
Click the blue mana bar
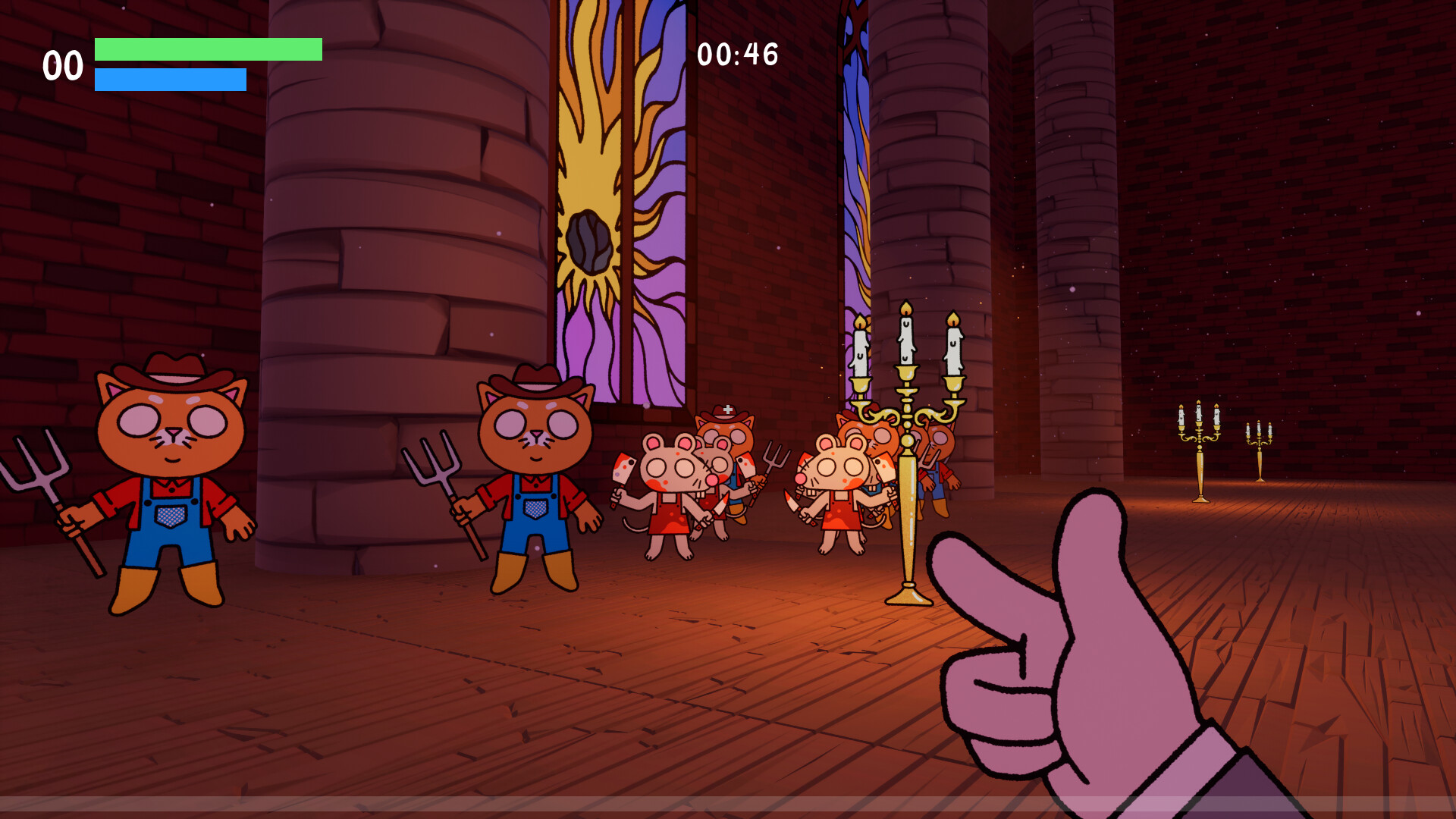click(171, 78)
